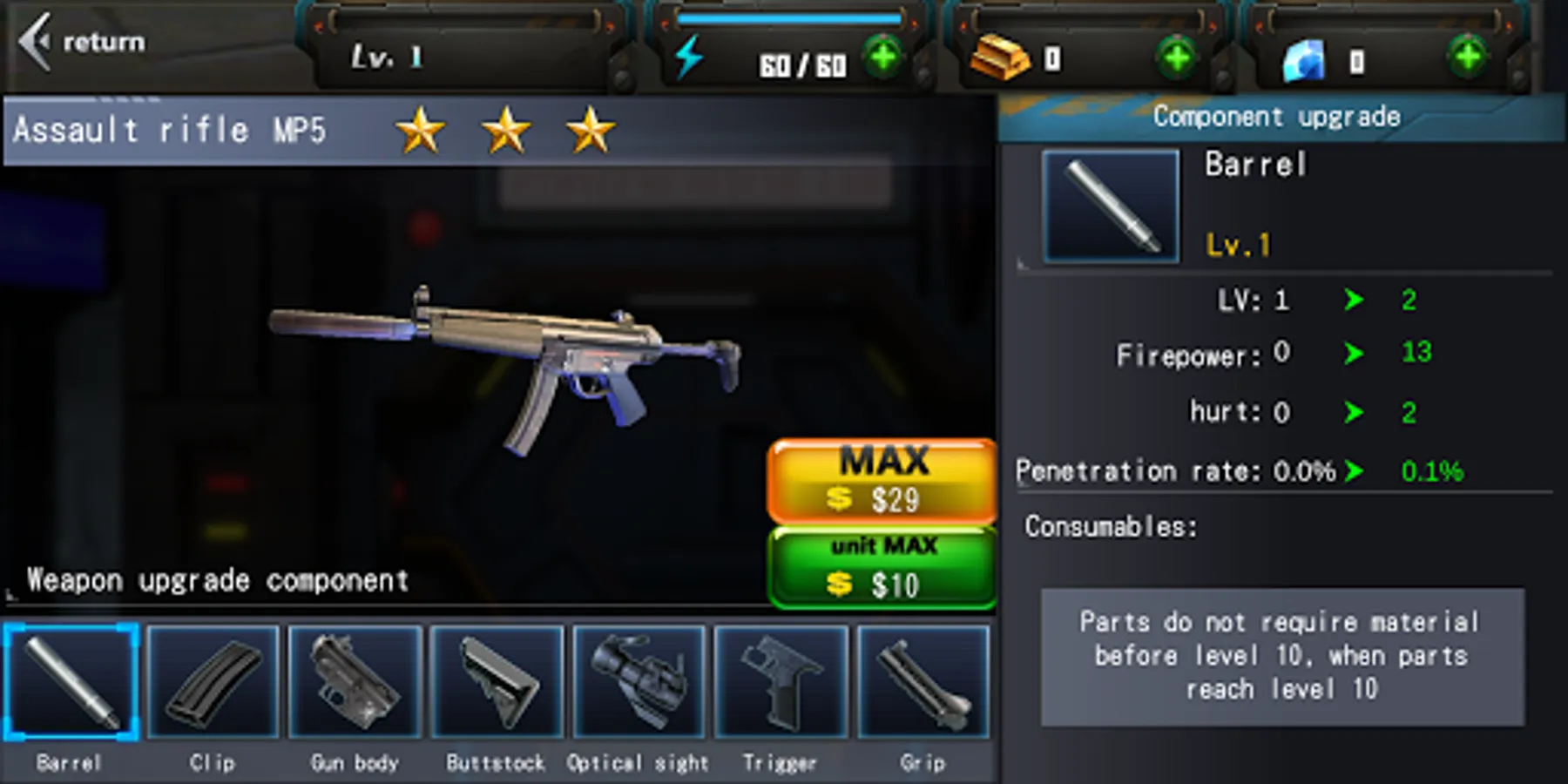Add energy with the green plus
This screenshot has width=1568, height=784.
point(883,58)
